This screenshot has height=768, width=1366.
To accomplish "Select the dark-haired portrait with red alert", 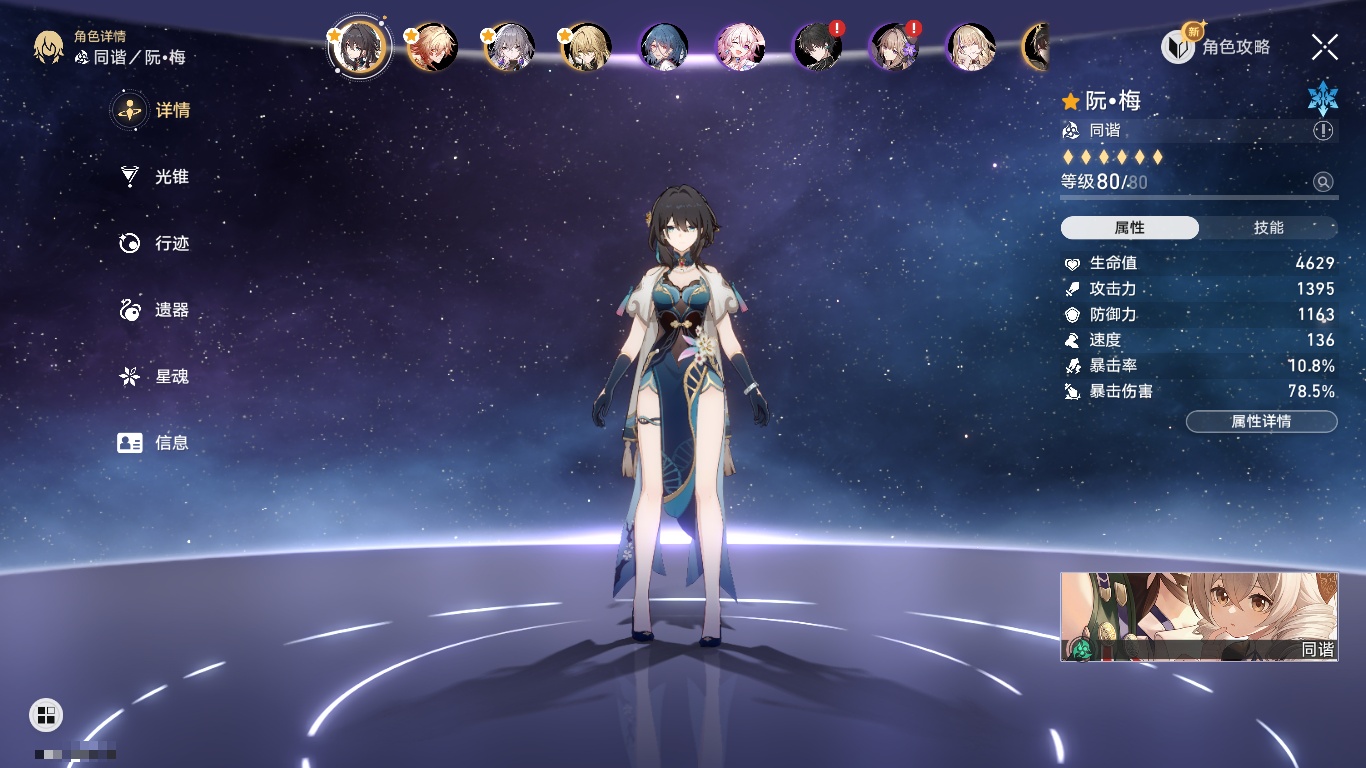I will 817,47.
